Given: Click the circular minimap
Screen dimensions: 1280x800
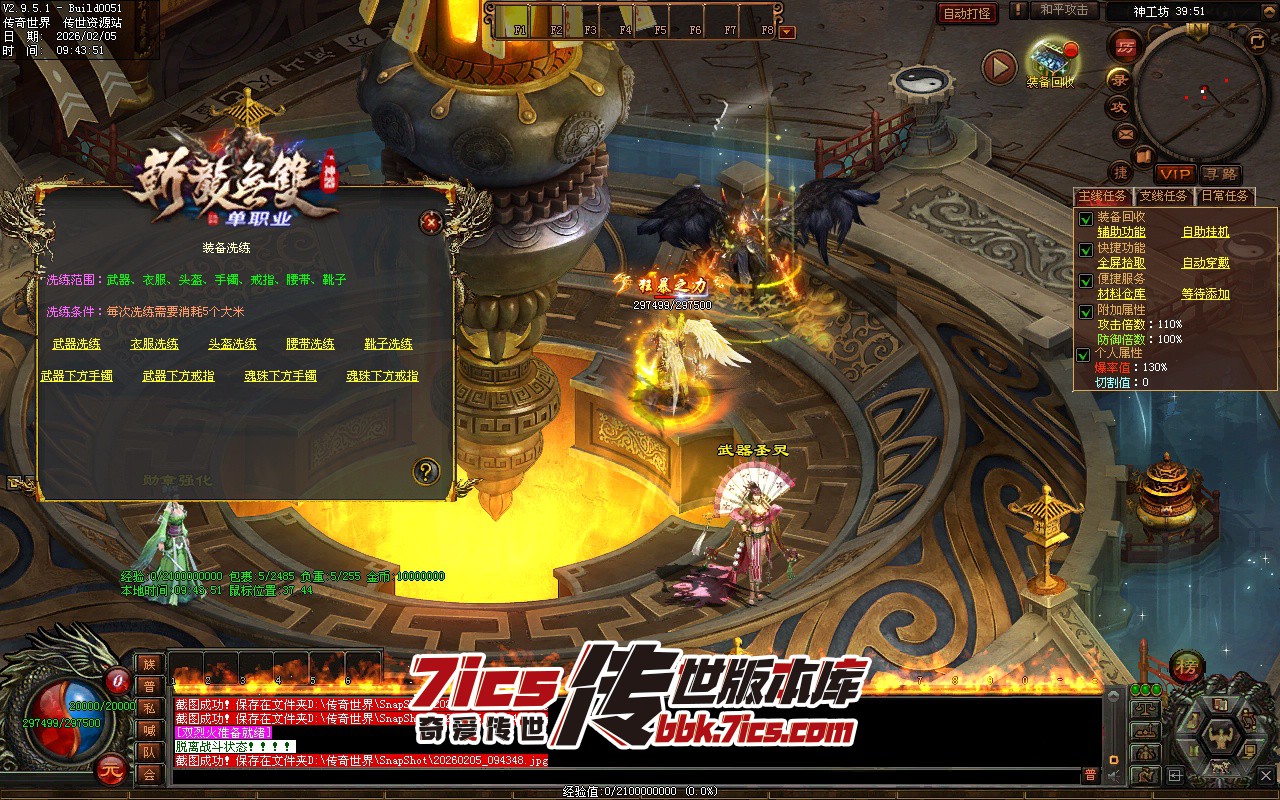Looking at the screenshot, I should pos(1202,92).
